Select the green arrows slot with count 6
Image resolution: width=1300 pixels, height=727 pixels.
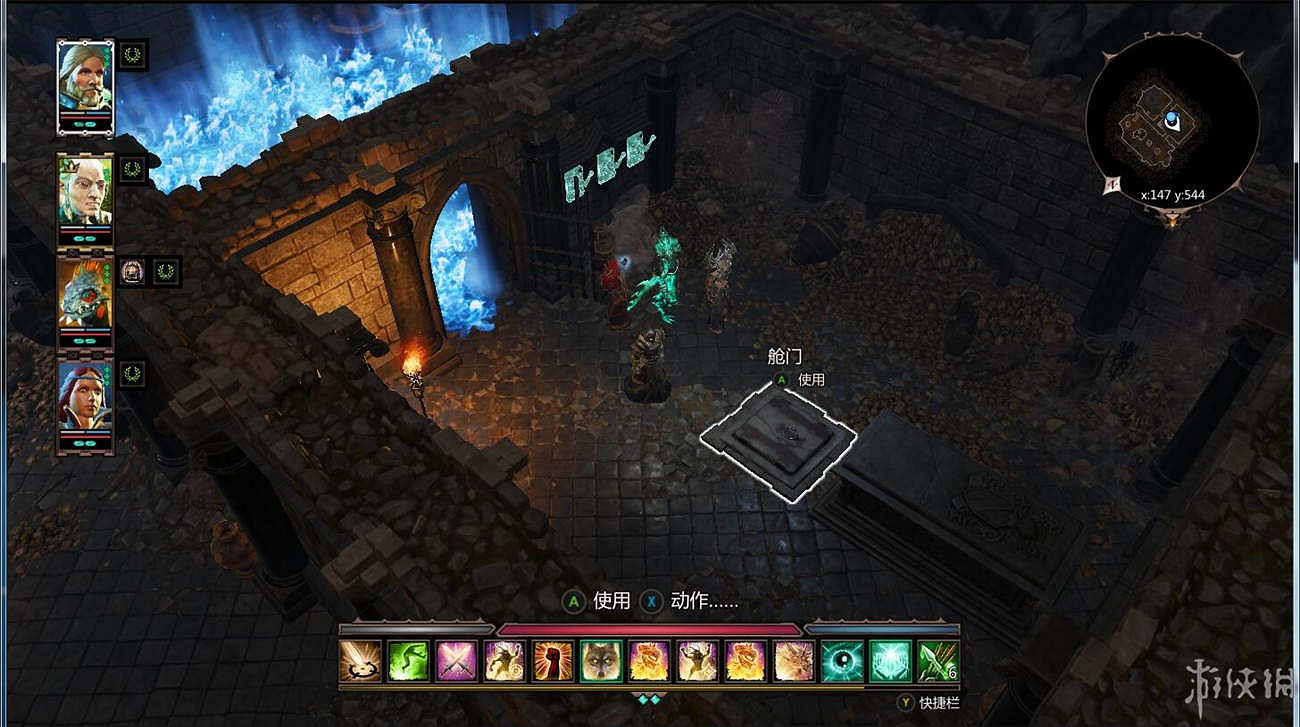coord(938,661)
